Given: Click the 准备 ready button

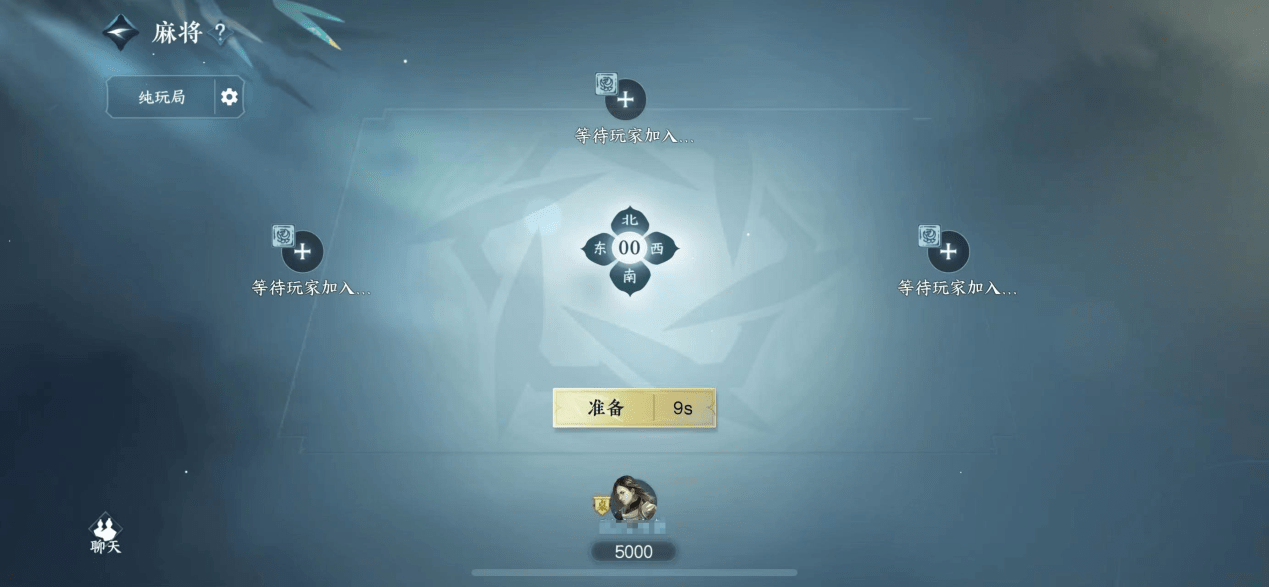Looking at the screenshot, I should pyautogui.click(x=606, y=408).
